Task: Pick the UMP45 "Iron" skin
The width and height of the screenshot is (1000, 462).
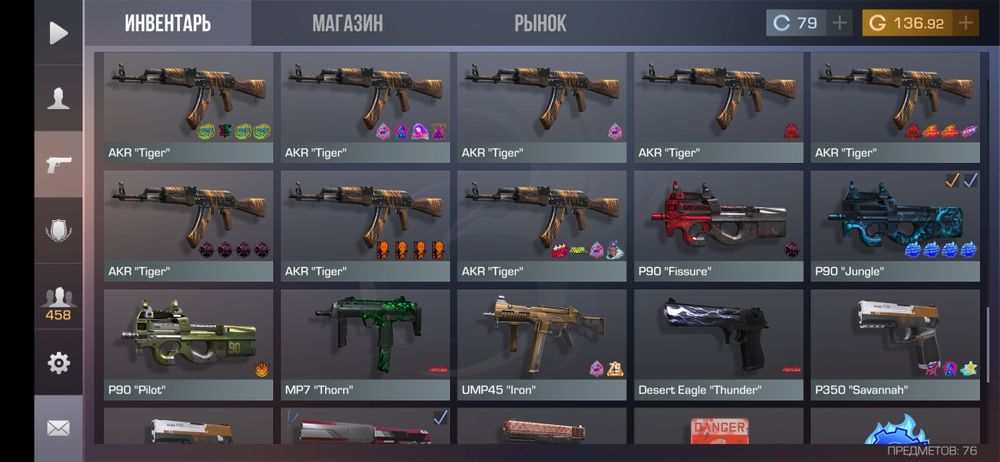Action: pyautogui.click(x=542, y=343)
